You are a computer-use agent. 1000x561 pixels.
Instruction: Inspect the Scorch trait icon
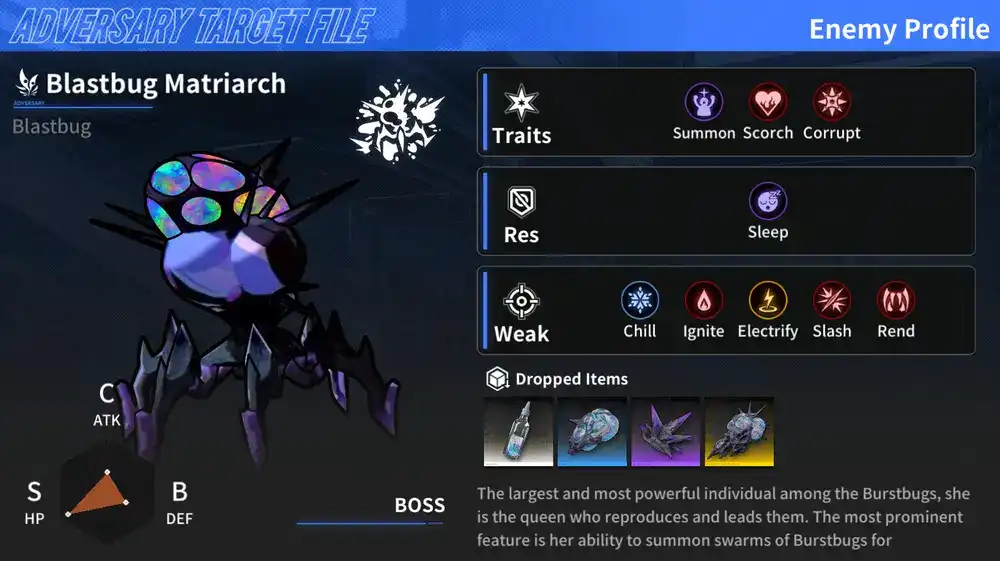pos(768,102)
